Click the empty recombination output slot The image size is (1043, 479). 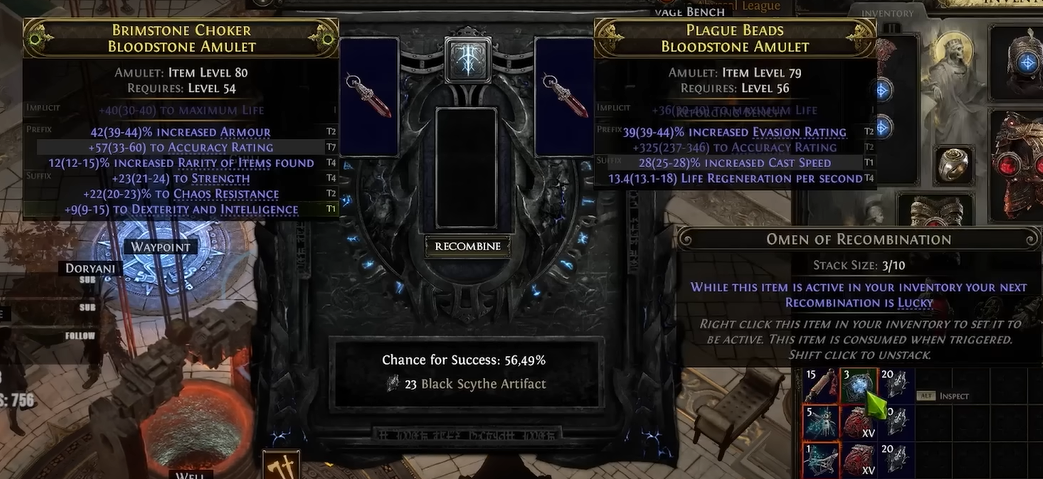467,165
